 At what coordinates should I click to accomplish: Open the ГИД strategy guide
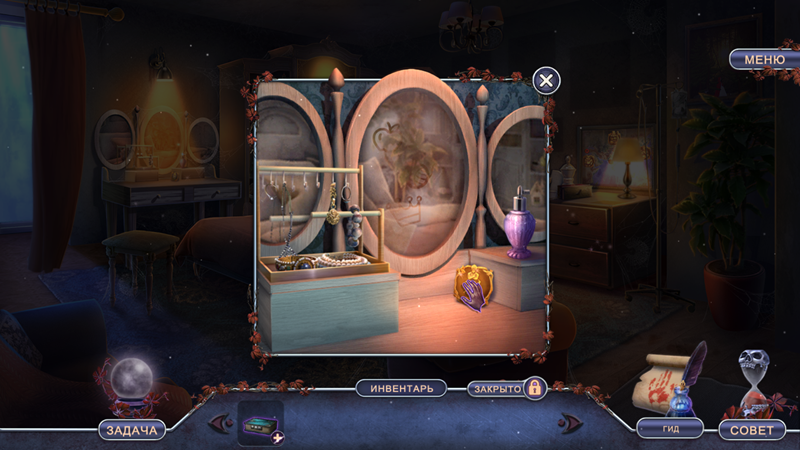pyautogui.click(x=670, y=428)
